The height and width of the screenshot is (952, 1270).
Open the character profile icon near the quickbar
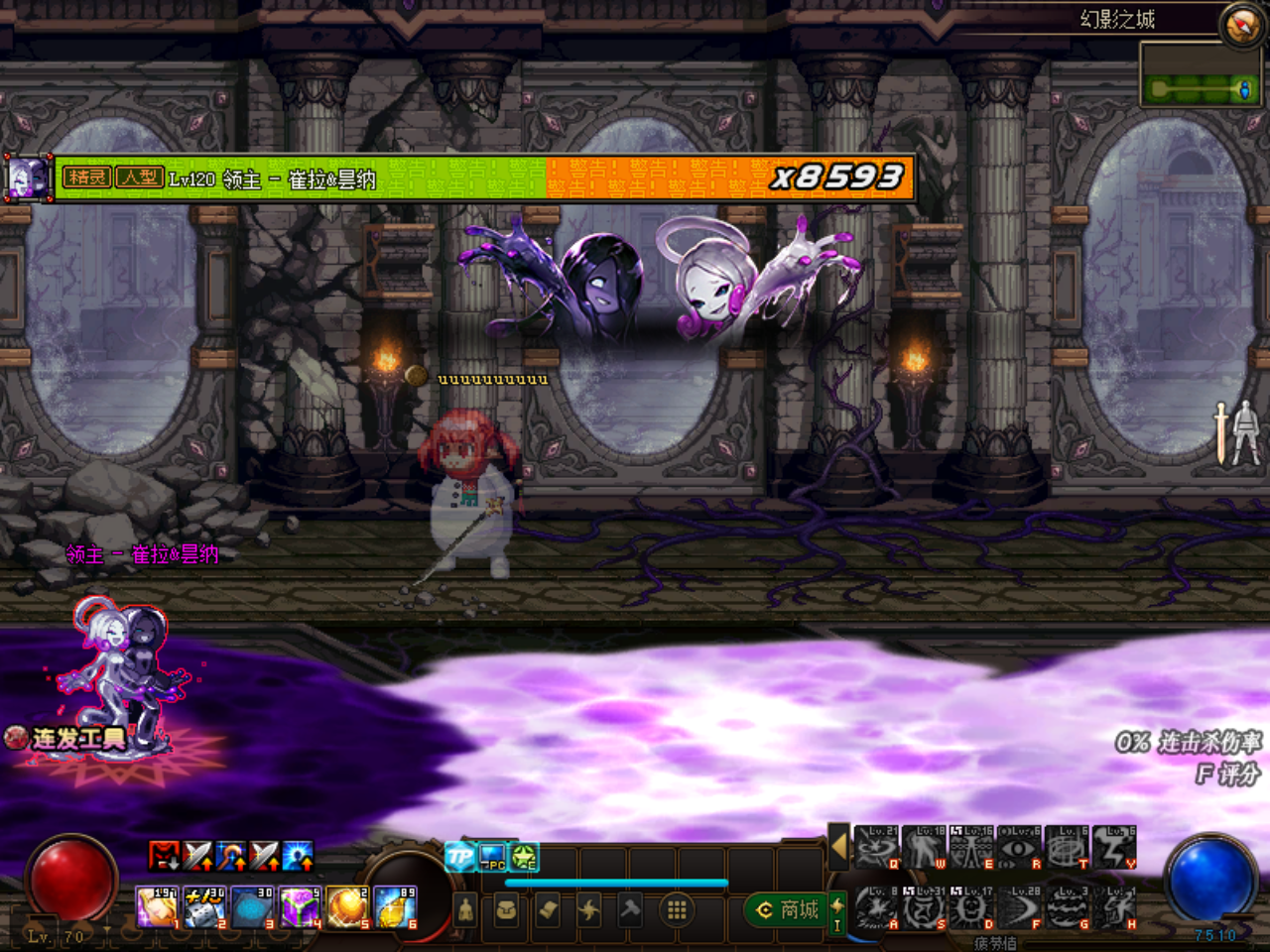(x=464, y=911)
